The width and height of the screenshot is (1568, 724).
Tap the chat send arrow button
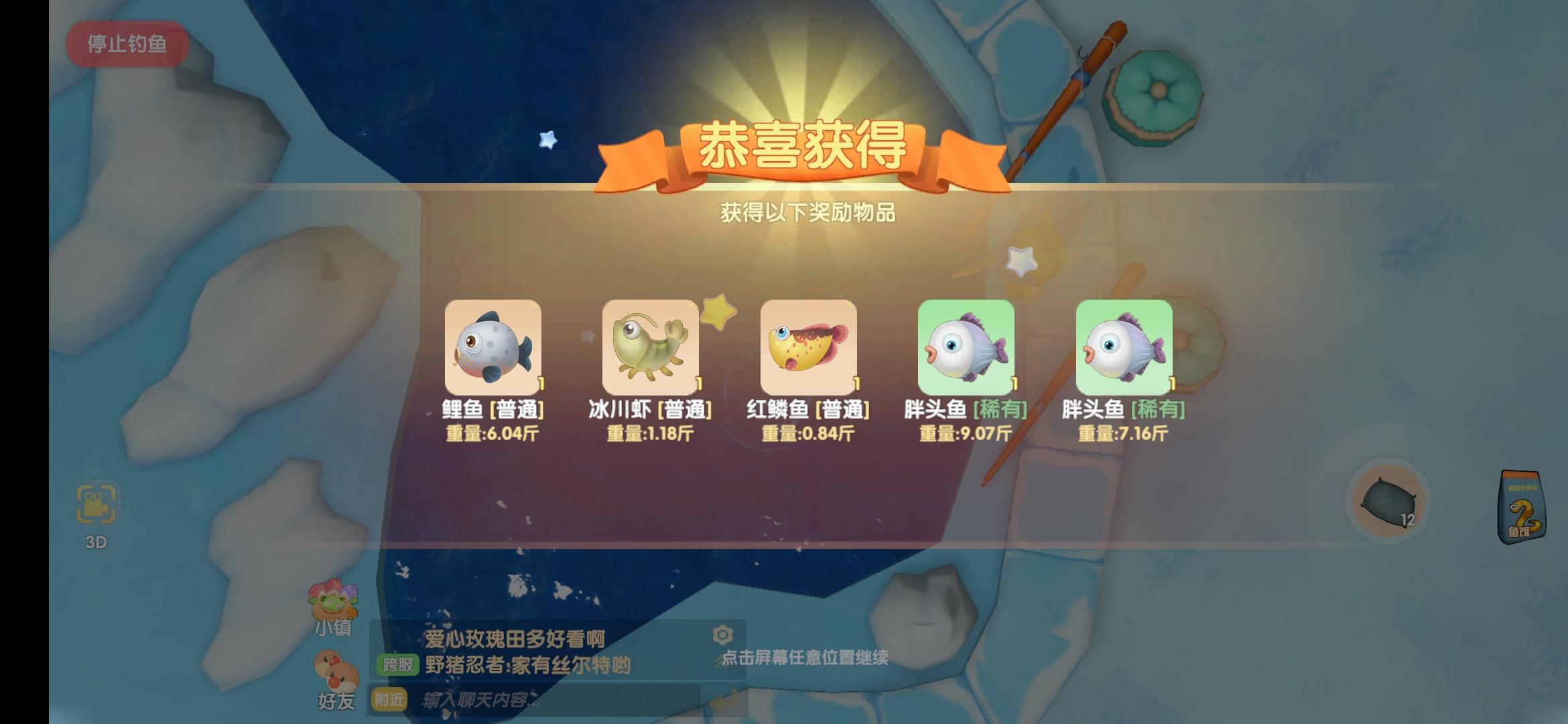(x=730, y=700)
